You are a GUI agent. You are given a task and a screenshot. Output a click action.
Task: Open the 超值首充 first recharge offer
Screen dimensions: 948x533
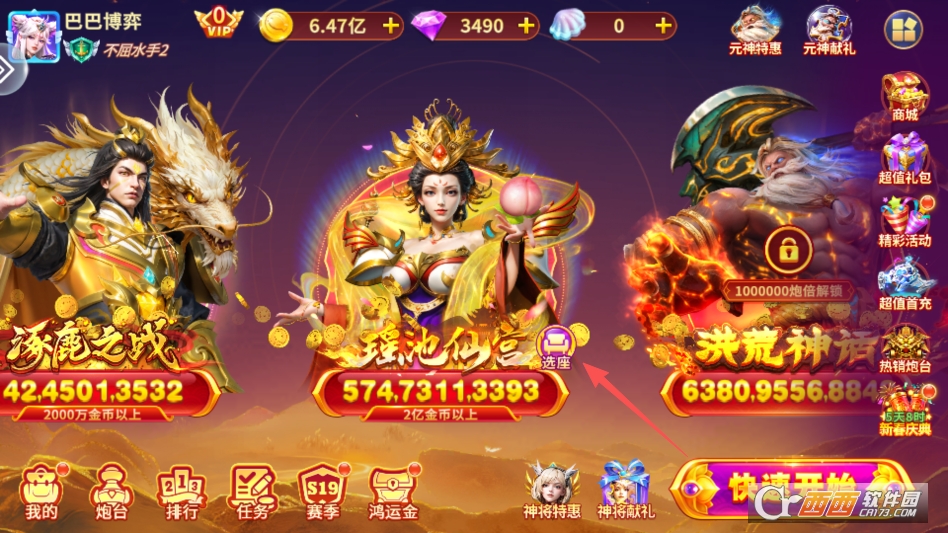tap(905, 285)
